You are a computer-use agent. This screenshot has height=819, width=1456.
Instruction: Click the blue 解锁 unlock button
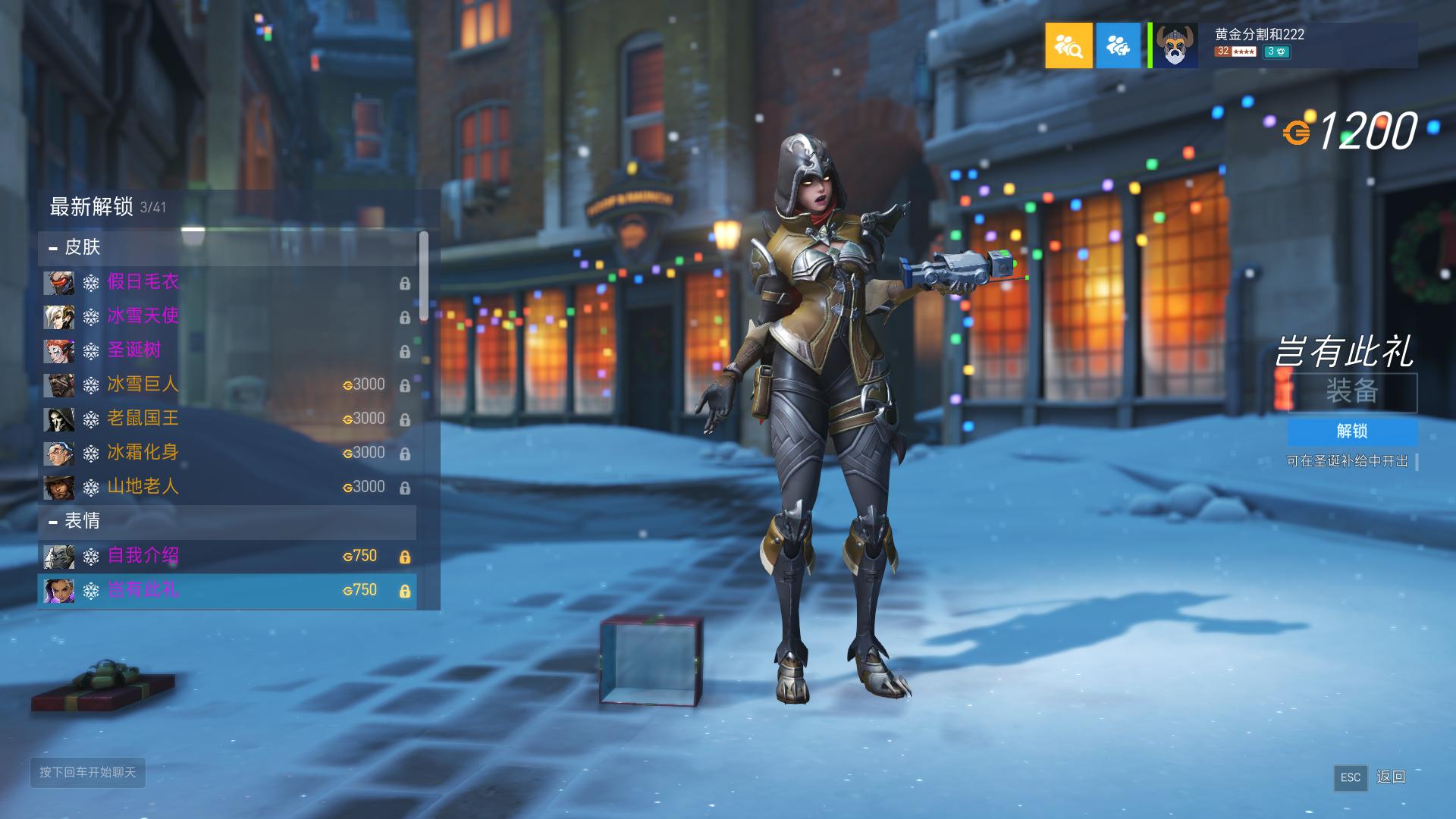tap(1352, 431)
